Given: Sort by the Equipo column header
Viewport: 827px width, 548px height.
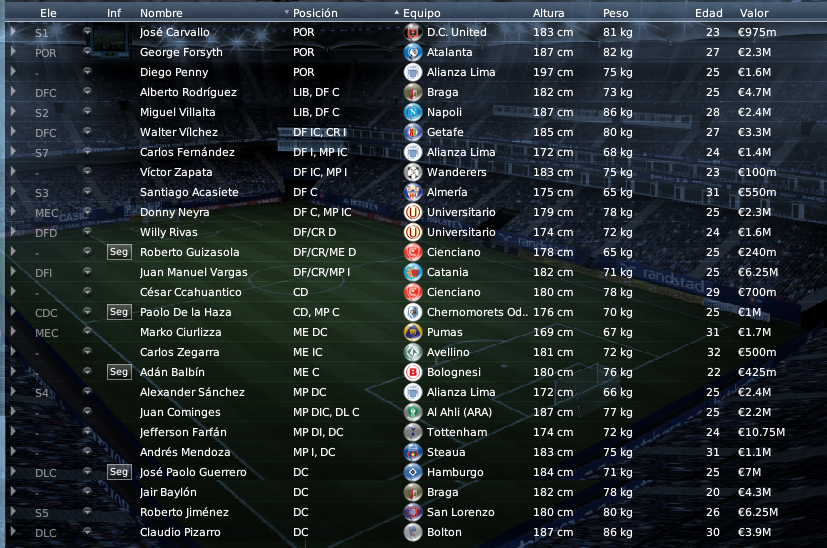Looking at the screenshot, I should click(x=421, y=14).
